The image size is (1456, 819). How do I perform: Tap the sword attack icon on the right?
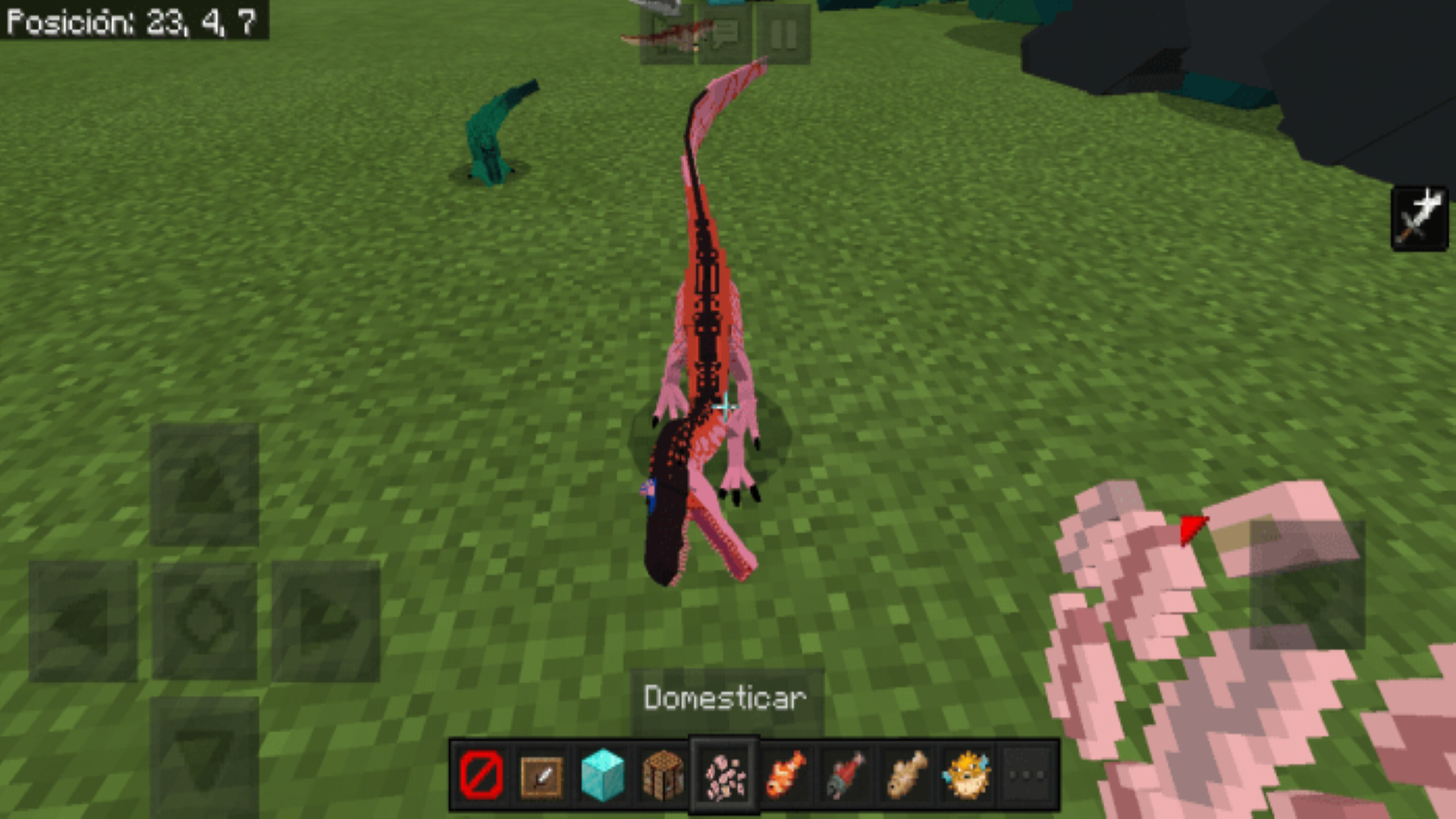pos(1421,218)
